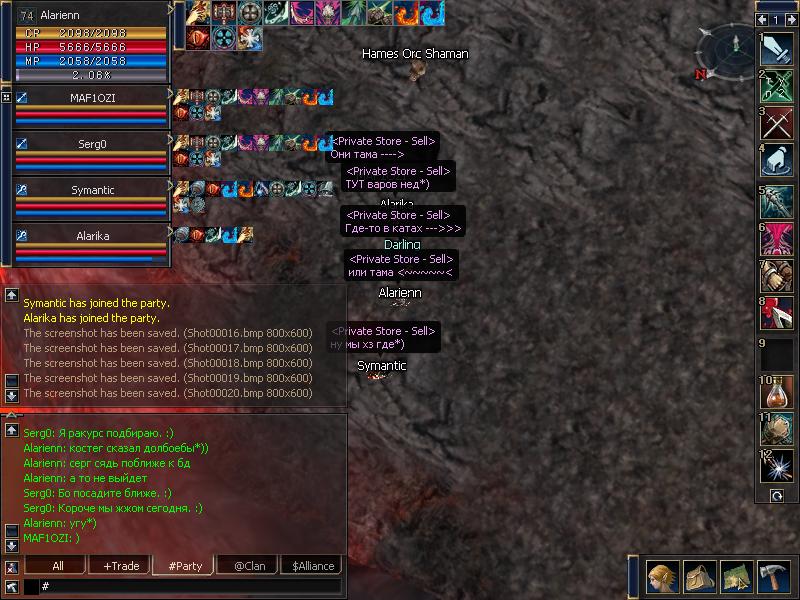Image resolution: width=800 pixels, height=600 pixels.
Task: Use the sit/stand hand action in slot 4
Action: coord(777,160)
